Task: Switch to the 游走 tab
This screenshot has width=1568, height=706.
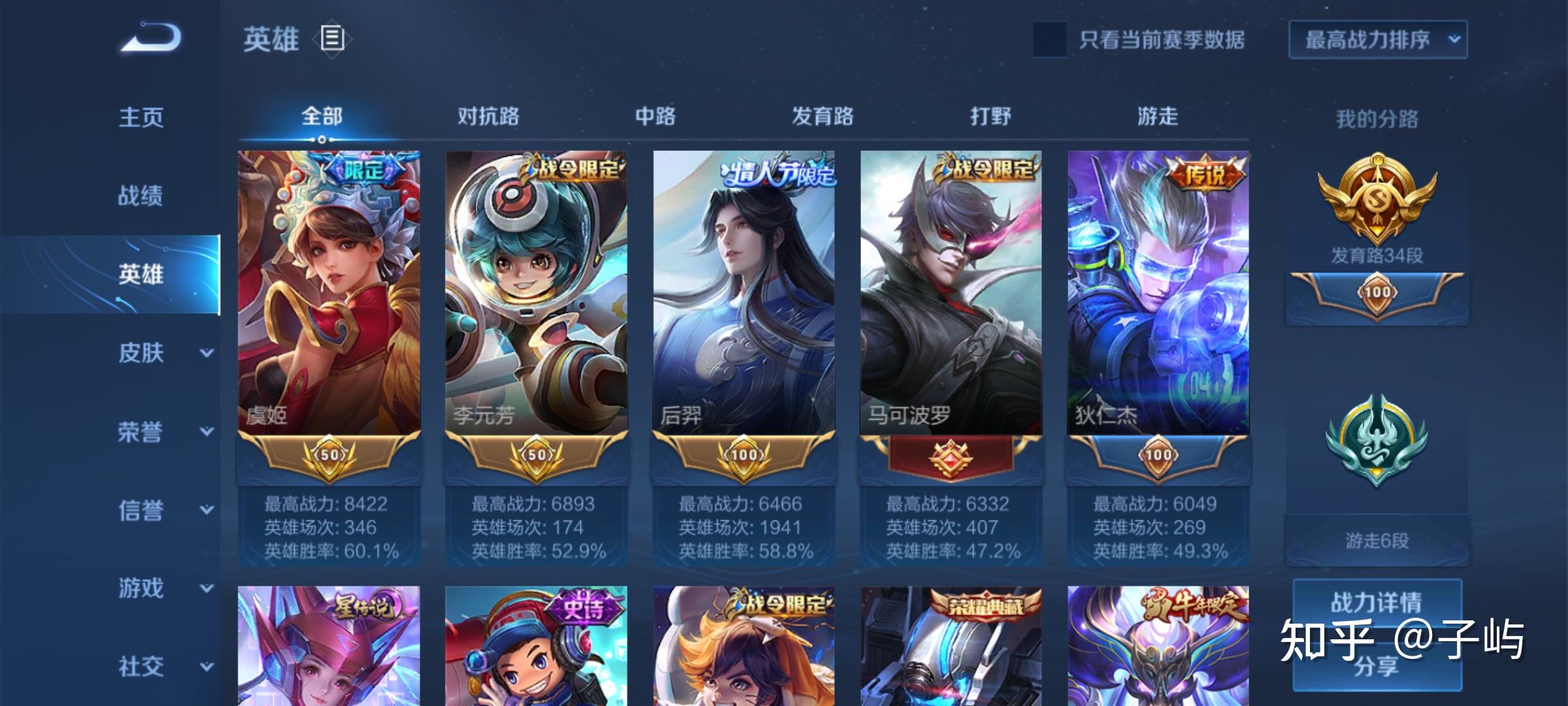Action: (x=1158, y=116)
